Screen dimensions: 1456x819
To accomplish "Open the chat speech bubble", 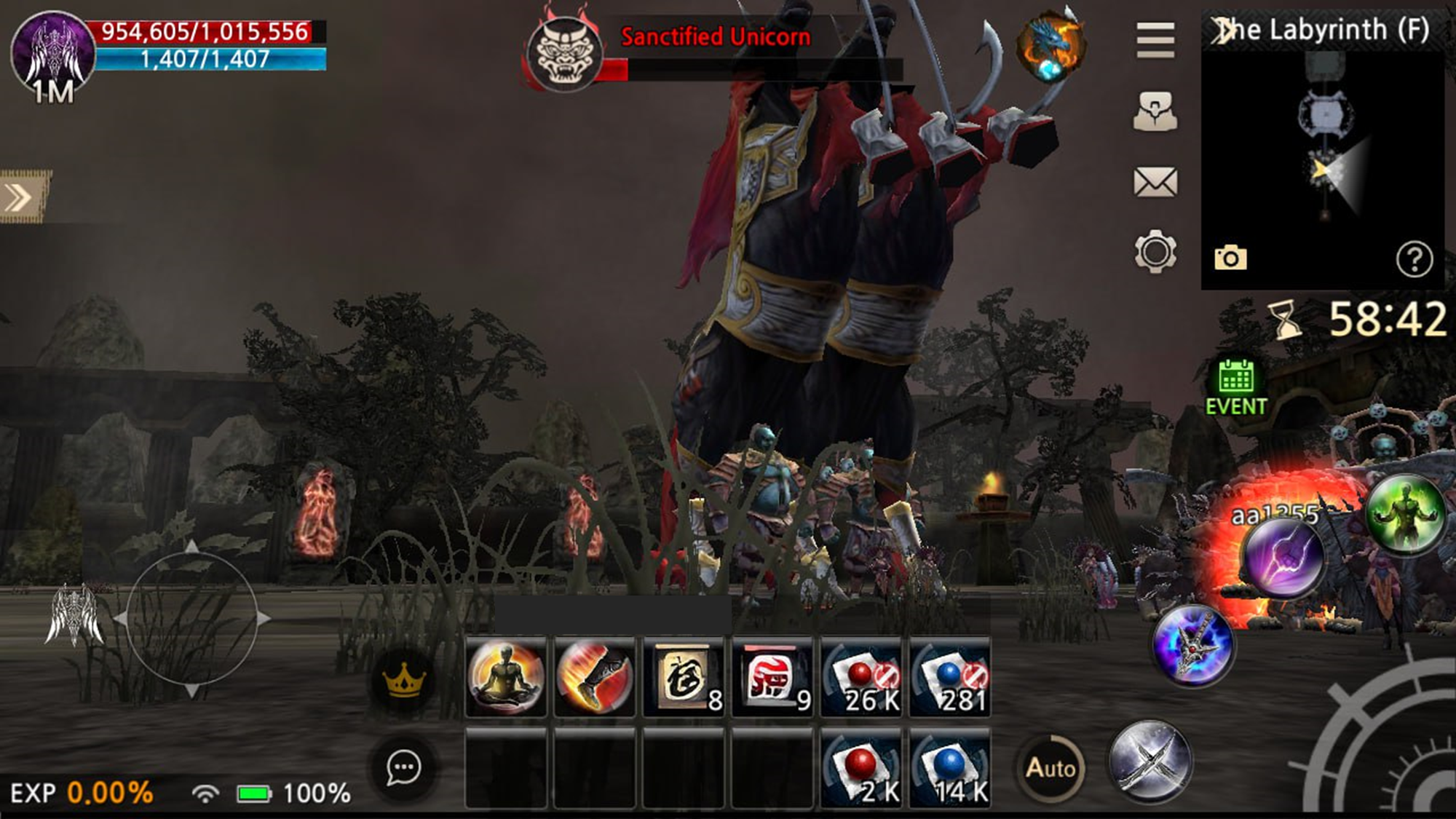I will (x=403, y=767).
